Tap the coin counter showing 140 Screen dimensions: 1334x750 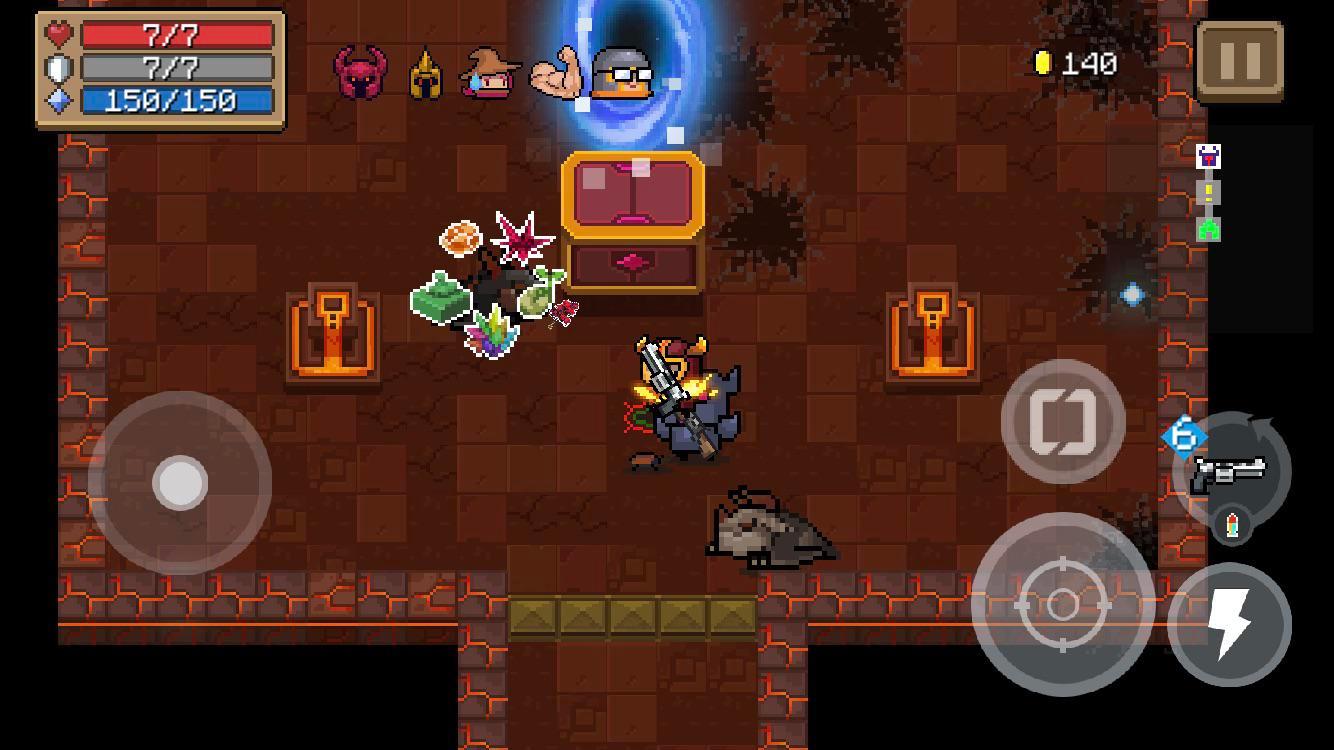1075,65
